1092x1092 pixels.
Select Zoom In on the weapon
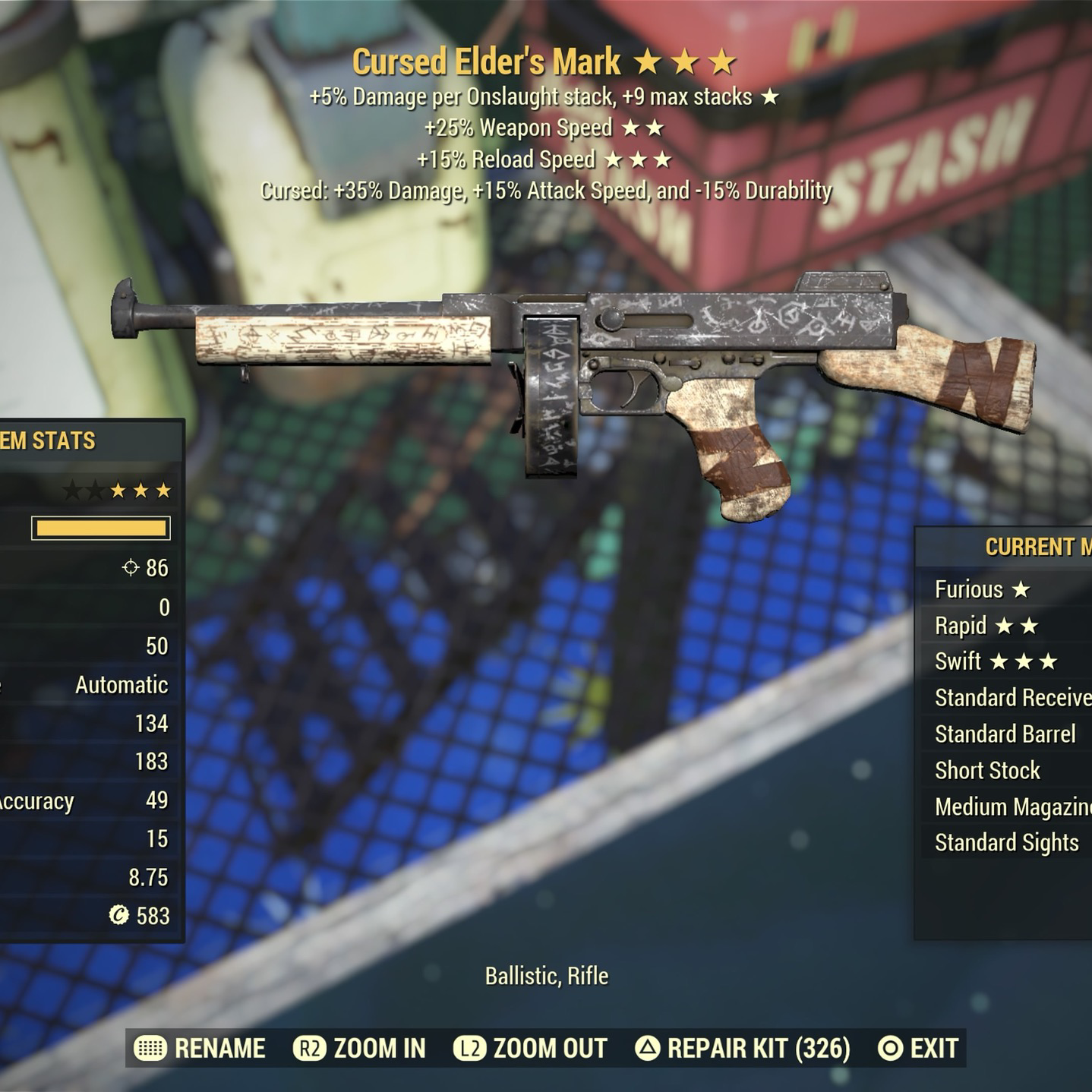point(361,1049)
